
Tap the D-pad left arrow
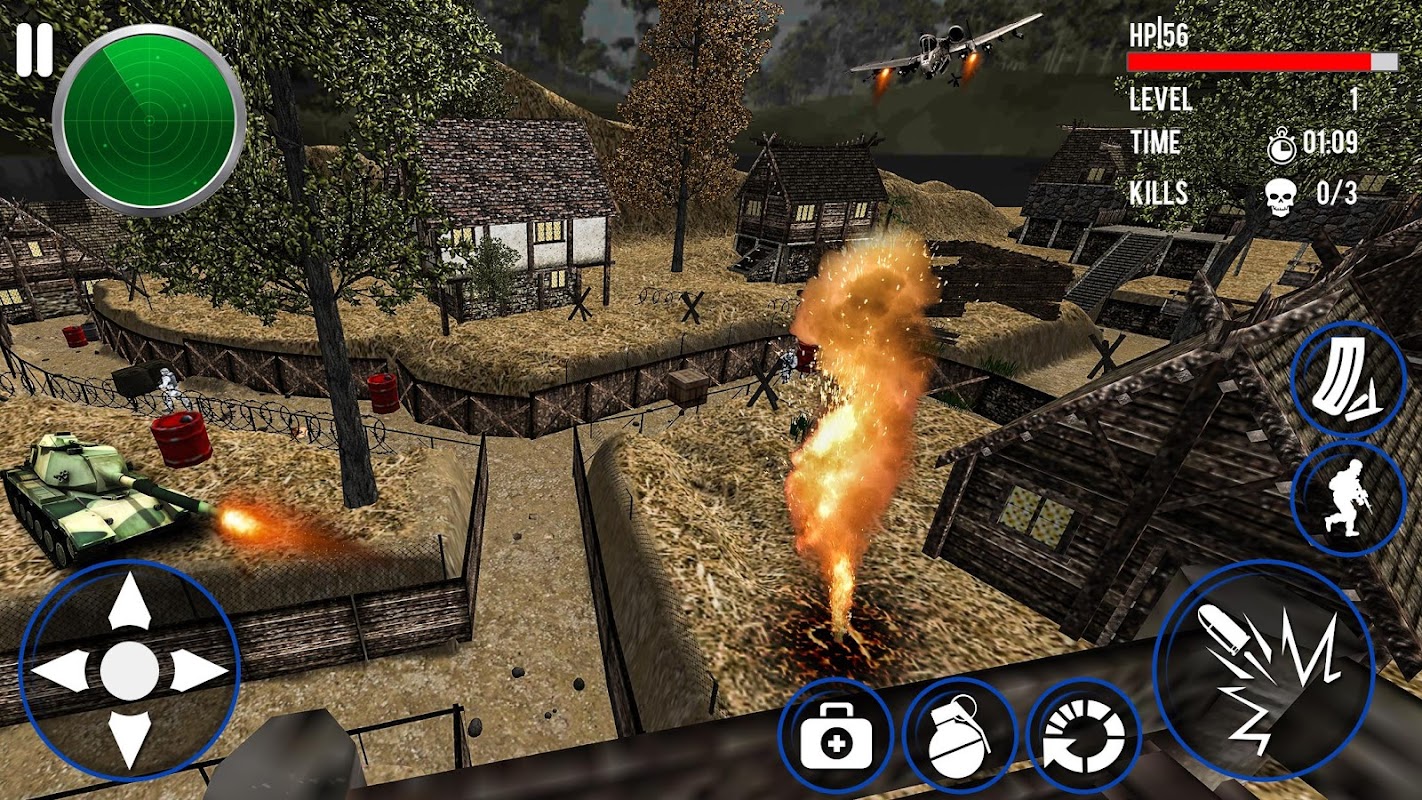61,670
